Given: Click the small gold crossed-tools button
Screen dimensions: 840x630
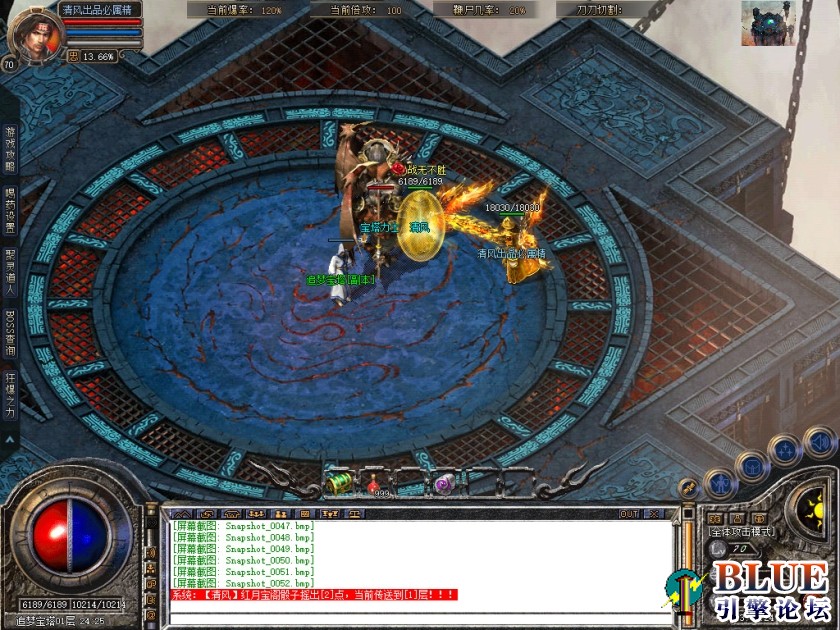Looking at the screenshot, I should [x=688, y=487].
